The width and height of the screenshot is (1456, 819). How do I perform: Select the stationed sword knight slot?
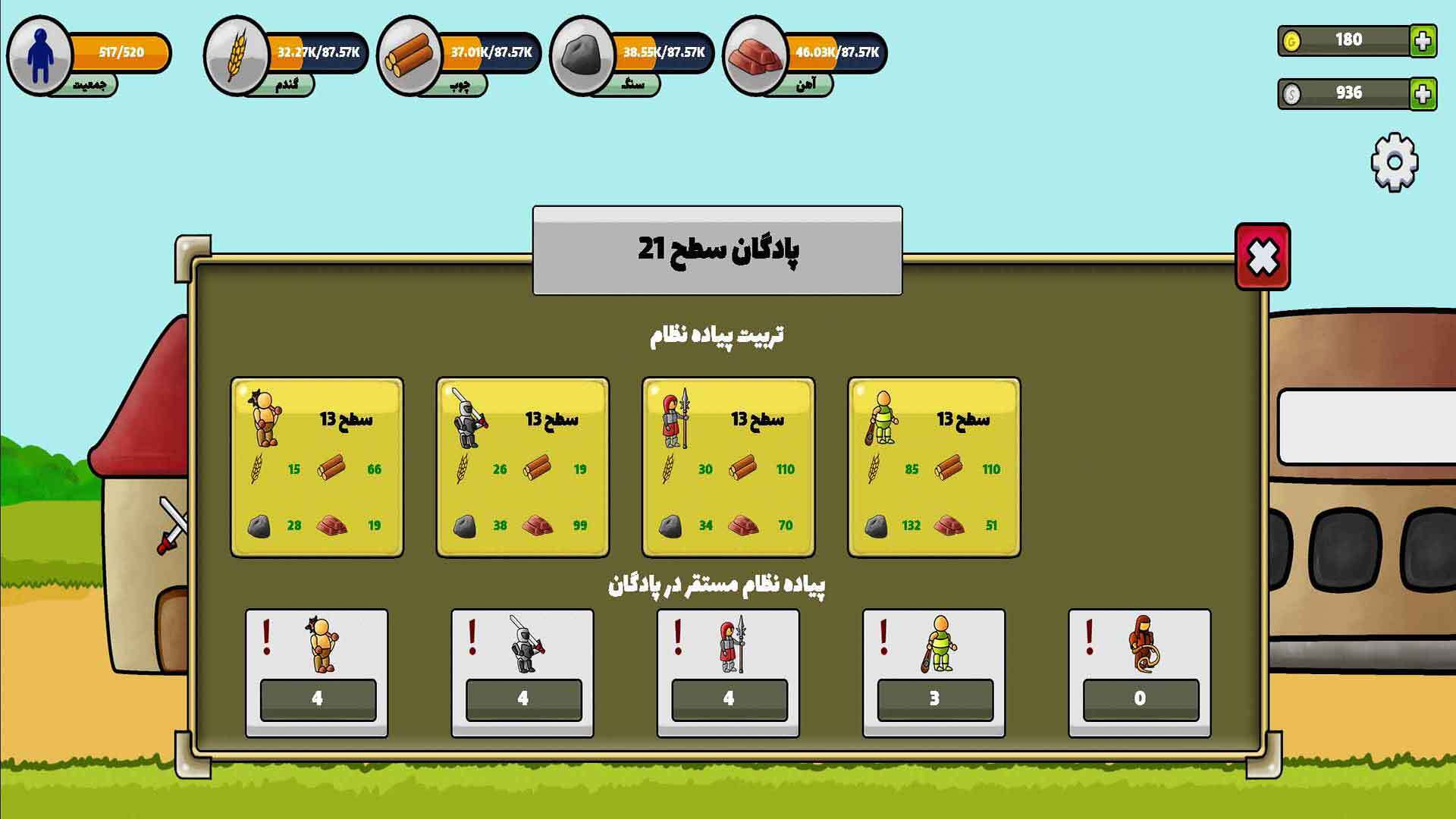tap(522, 673)
